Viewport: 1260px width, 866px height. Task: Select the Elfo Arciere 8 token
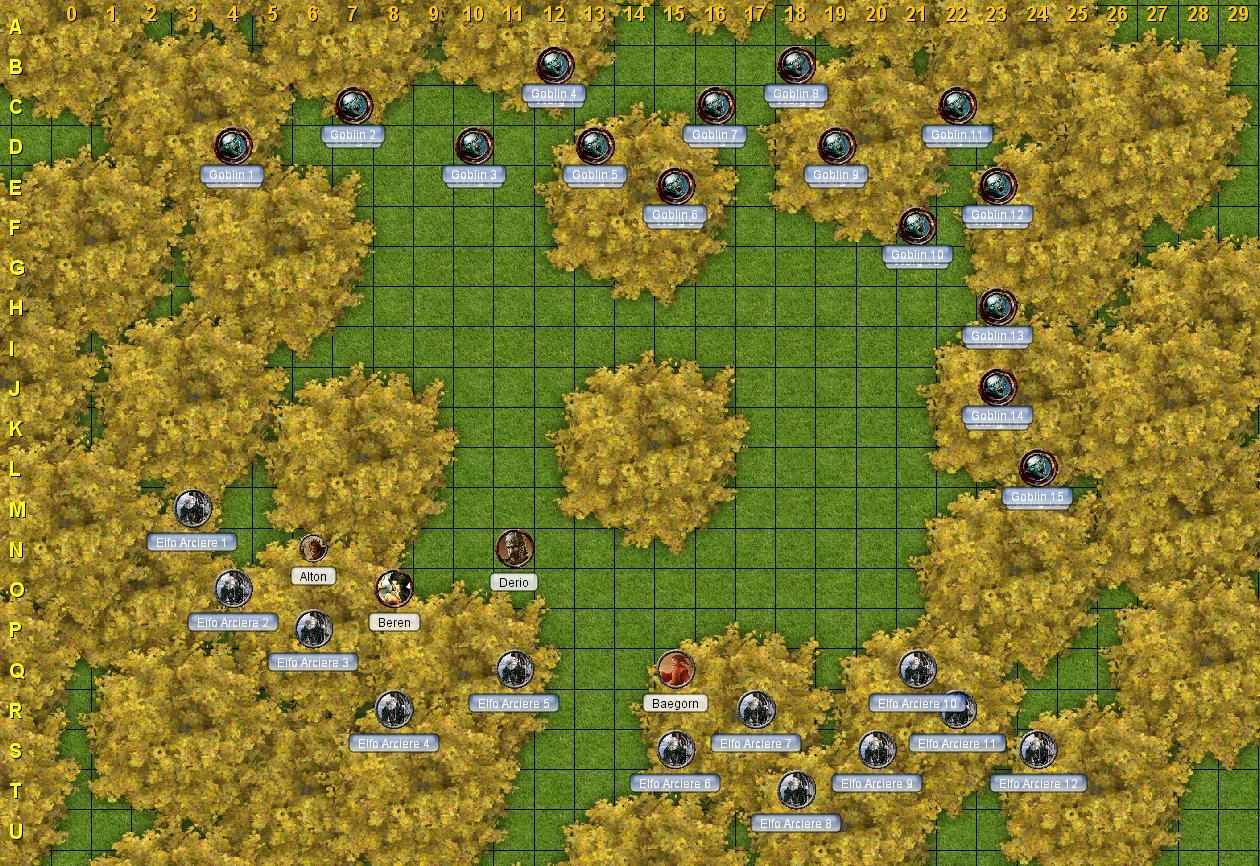(796, 790)
